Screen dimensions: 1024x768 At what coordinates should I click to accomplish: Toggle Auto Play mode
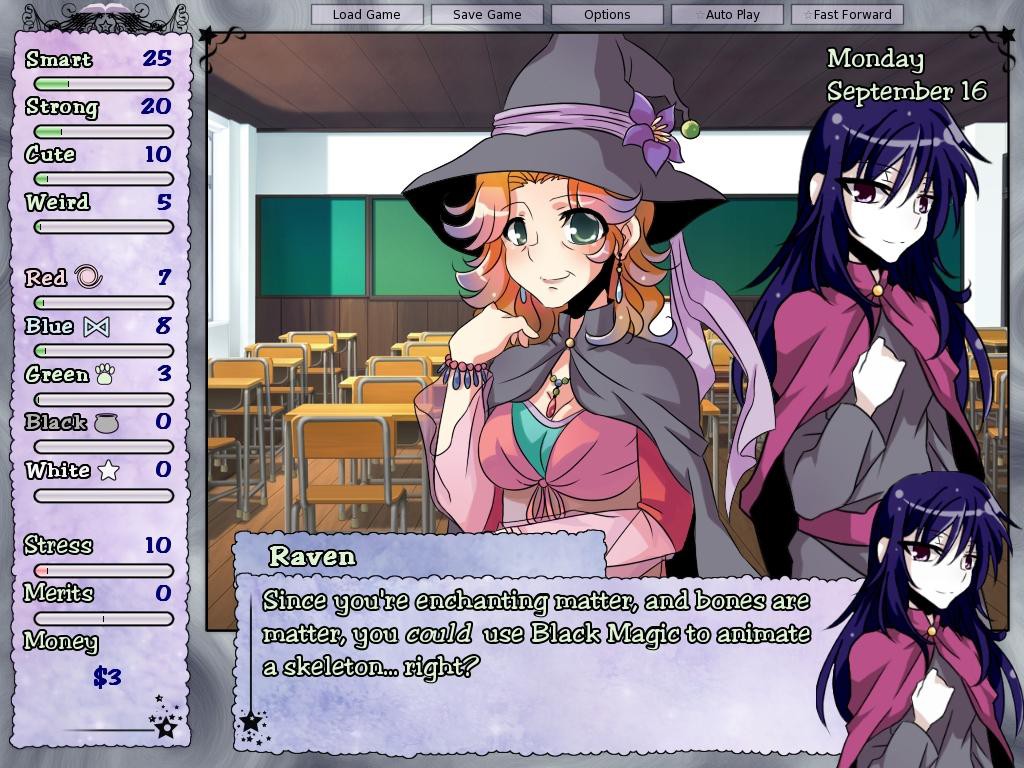coord(727,15)
